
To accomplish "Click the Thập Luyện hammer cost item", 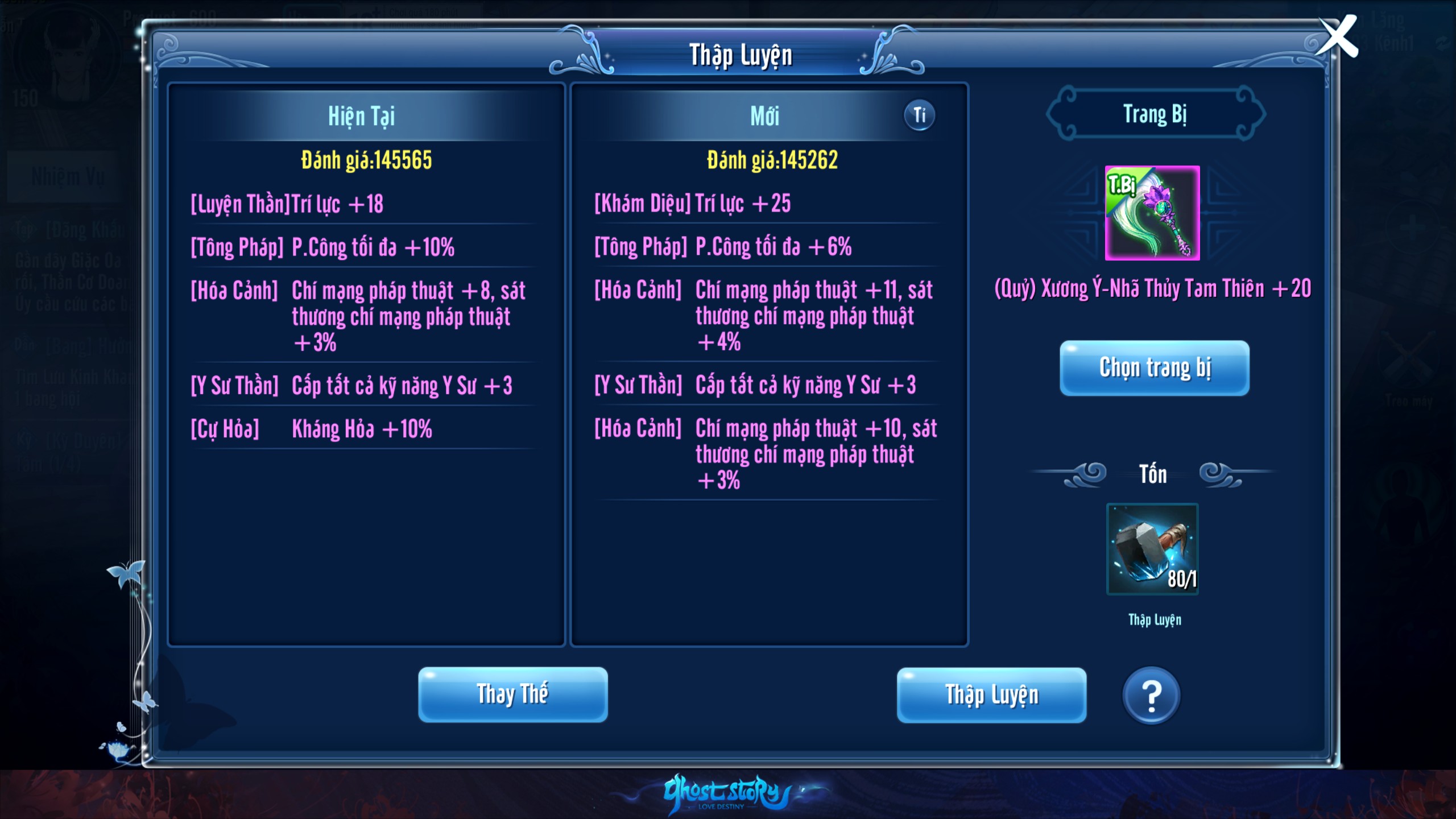I will pyautogui.click(x=1152, y=549).
